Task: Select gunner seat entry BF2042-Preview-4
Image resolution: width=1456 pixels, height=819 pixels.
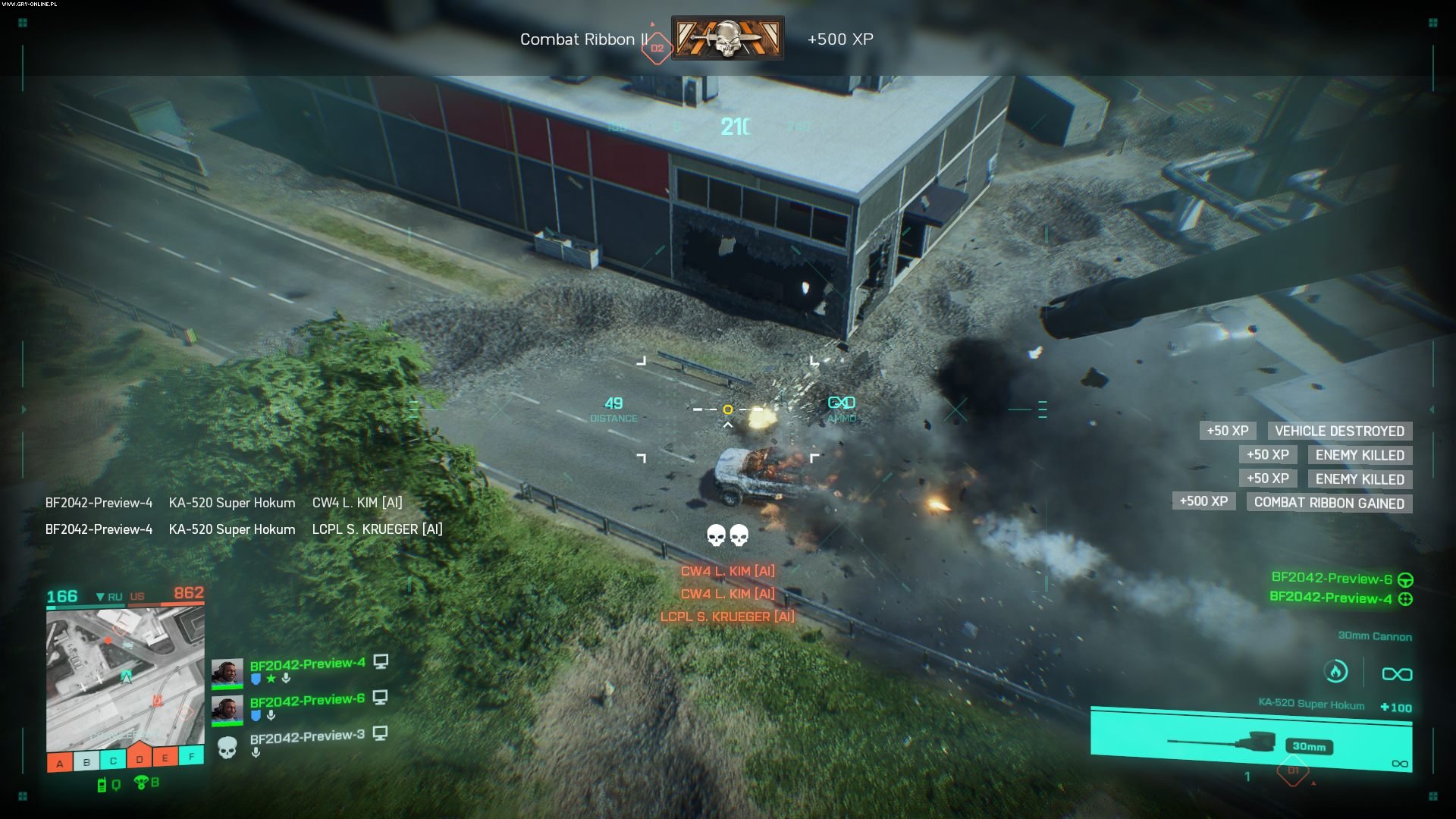Action: click(1331, 598)
